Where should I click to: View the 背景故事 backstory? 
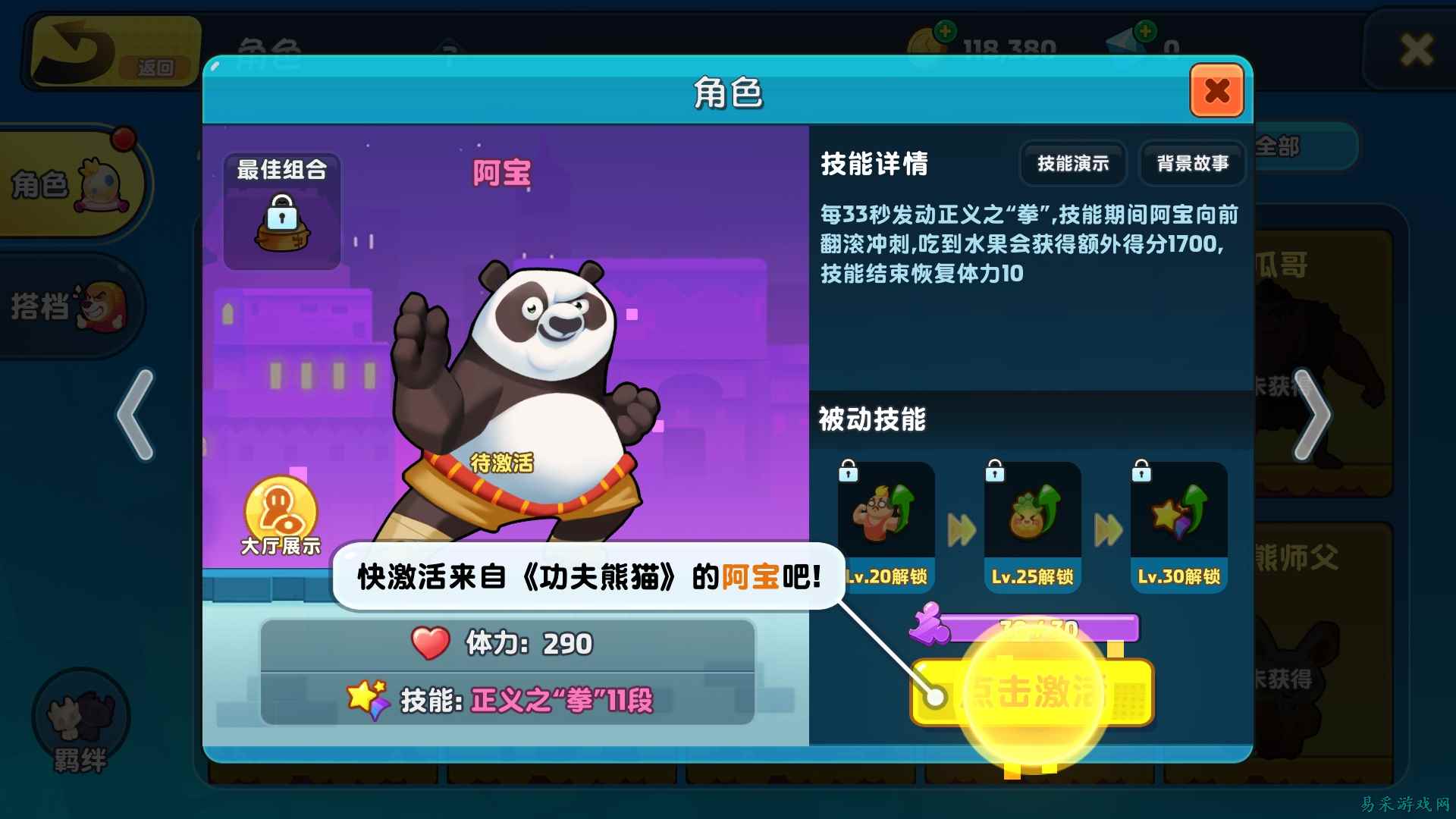pos(1193,163)
